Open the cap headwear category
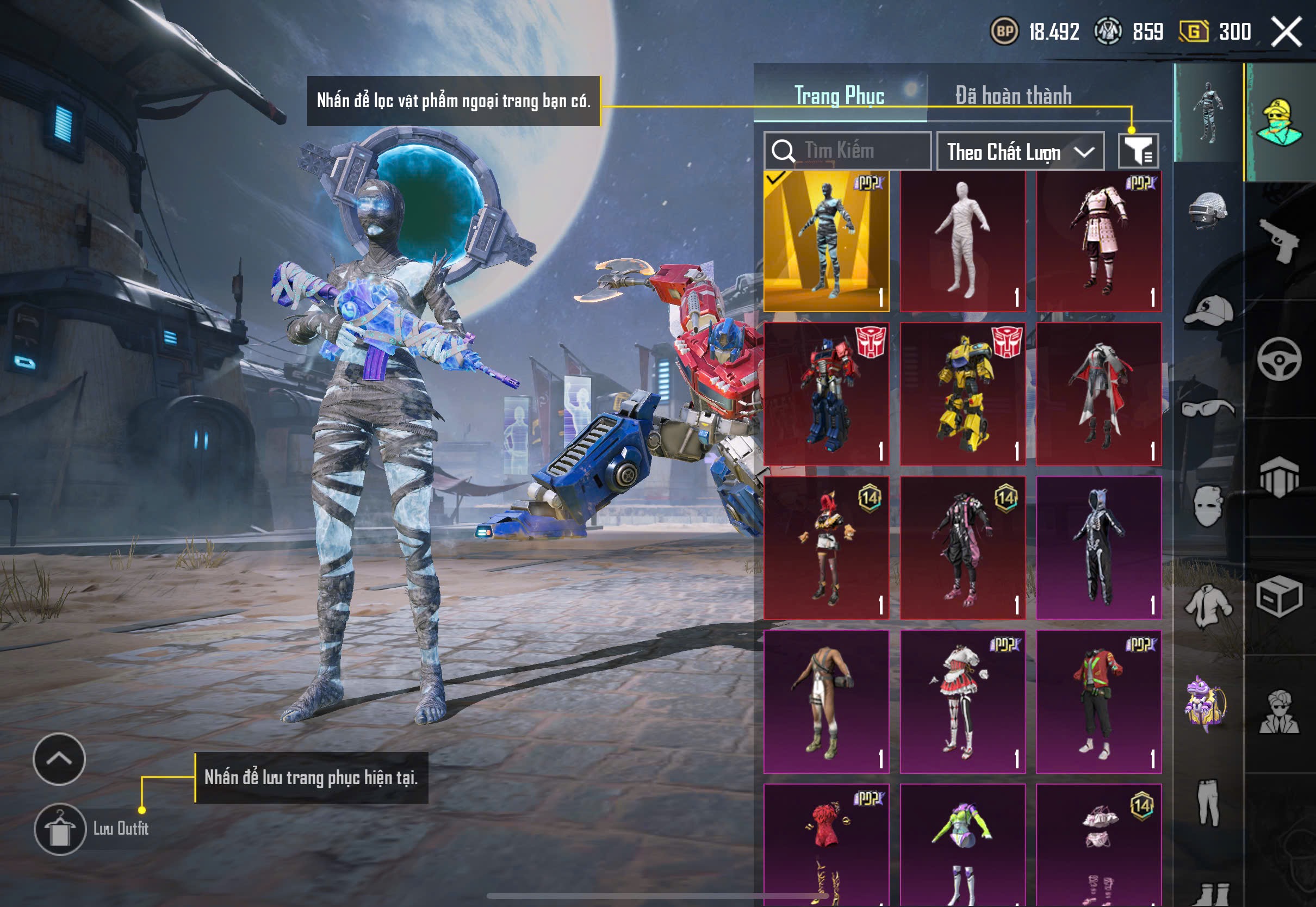 [1208, 311]
